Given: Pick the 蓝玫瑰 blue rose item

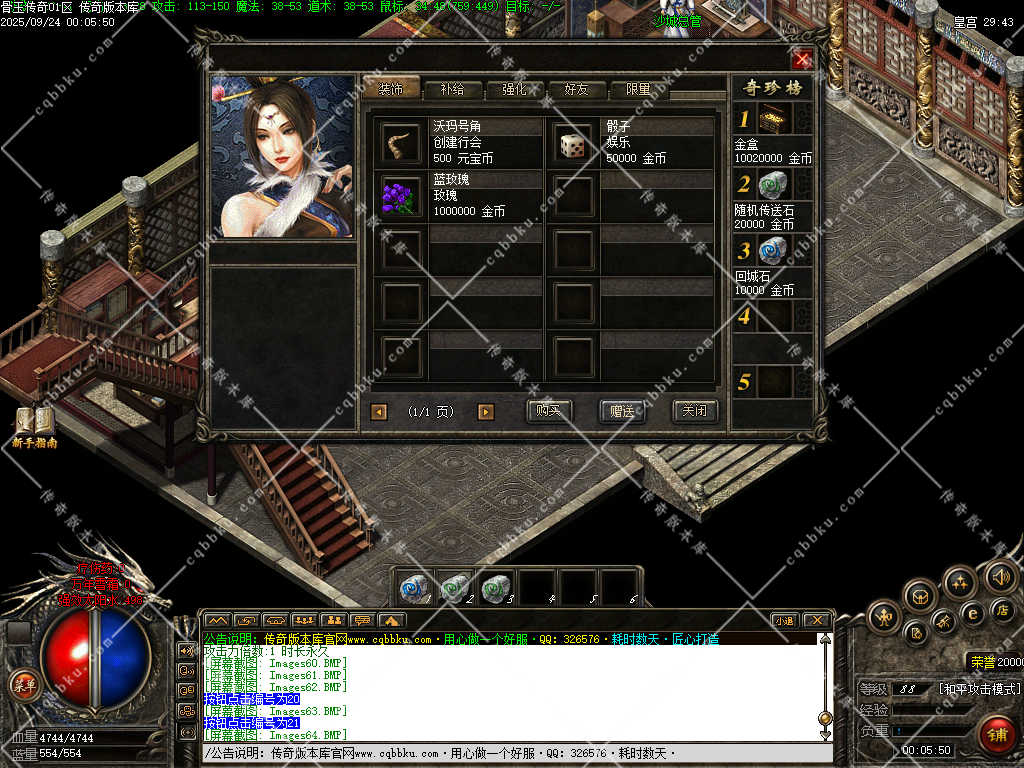Looking at the screenshot, I should tap(401, 196).
